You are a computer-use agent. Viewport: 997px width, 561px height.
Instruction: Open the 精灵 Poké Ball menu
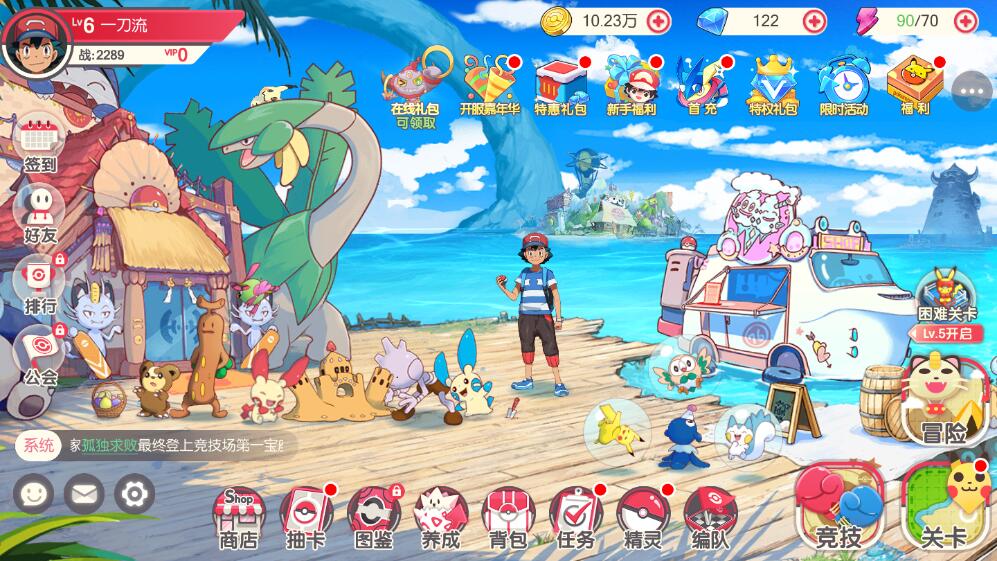(x=643, y=516)
